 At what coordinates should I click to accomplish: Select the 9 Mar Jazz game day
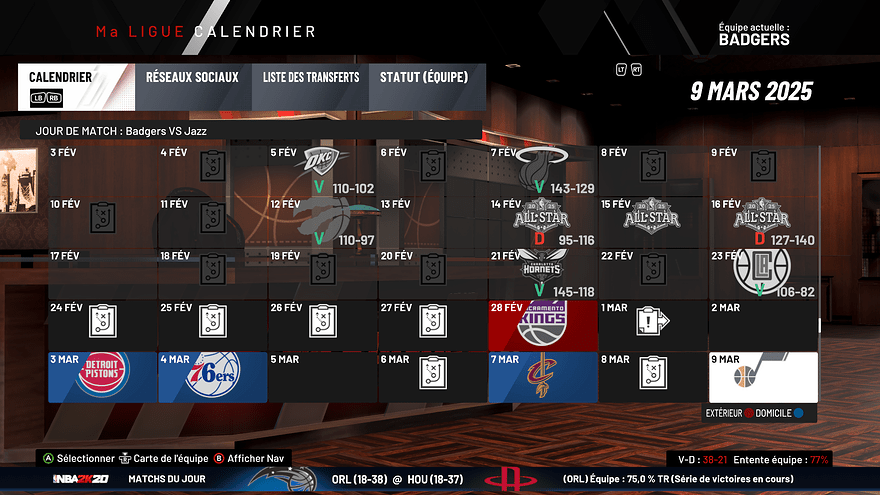(763, 377)
